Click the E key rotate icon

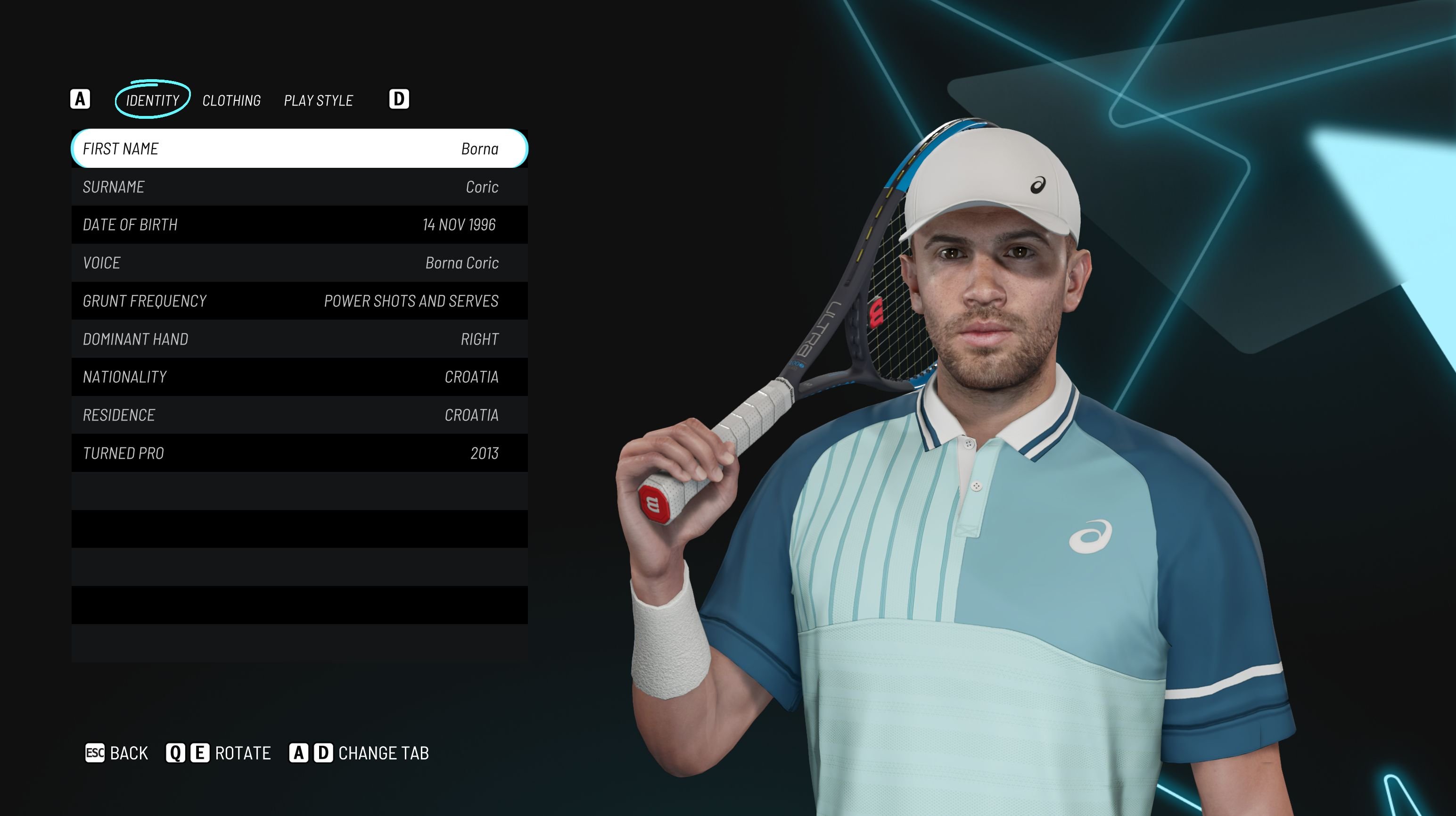tap(199, 753)
